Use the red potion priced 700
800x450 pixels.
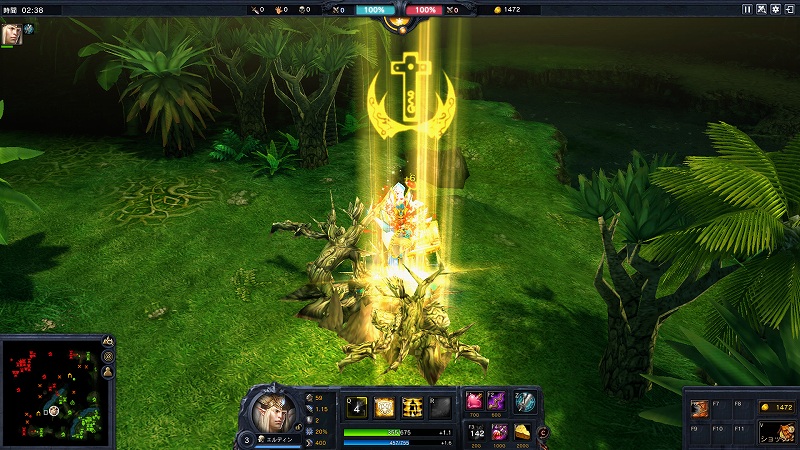[x=475, y=400]
